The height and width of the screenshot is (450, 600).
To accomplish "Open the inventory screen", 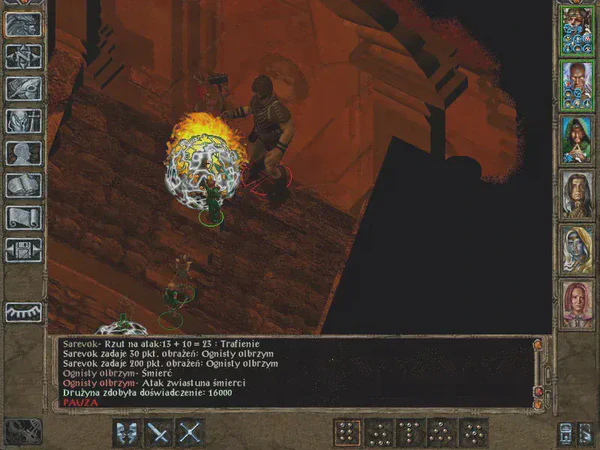I will (22, 122).
